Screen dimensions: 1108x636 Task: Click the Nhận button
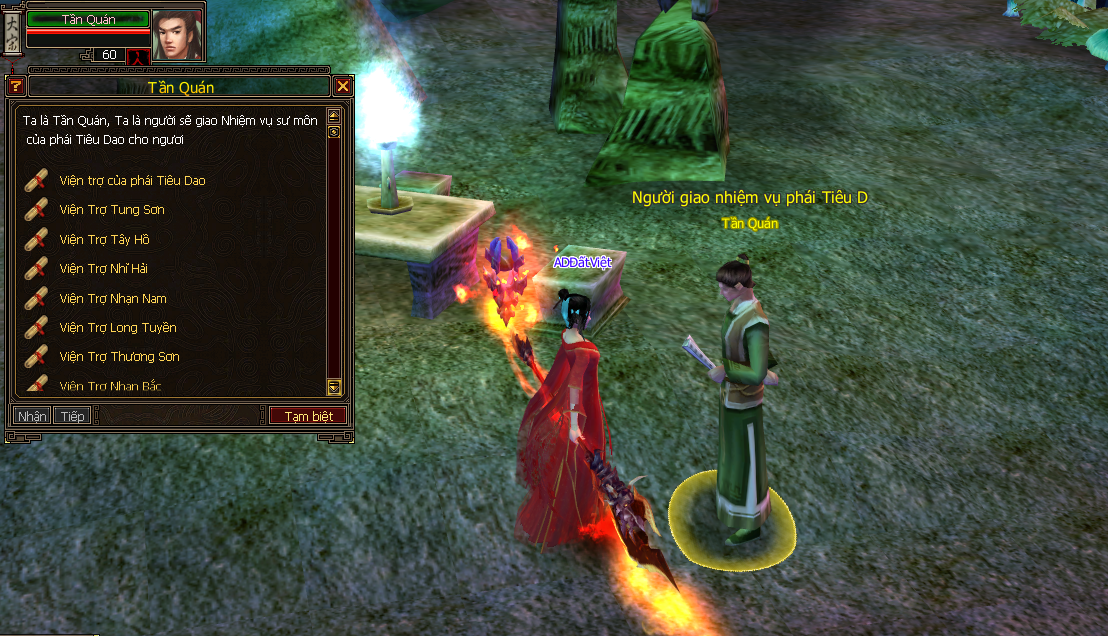coord(32,416)
